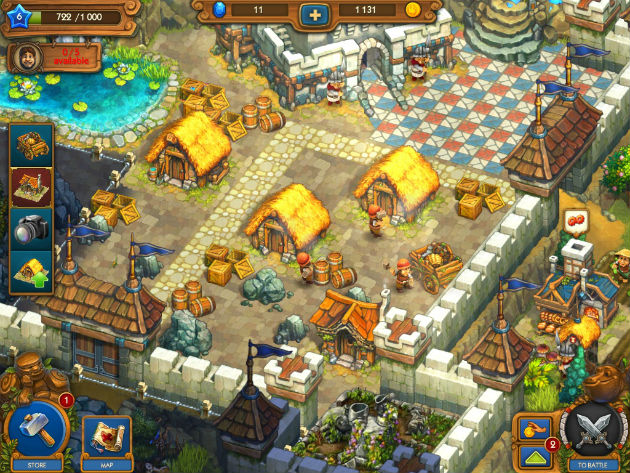Take a screenshot with the camera icon

32,229
